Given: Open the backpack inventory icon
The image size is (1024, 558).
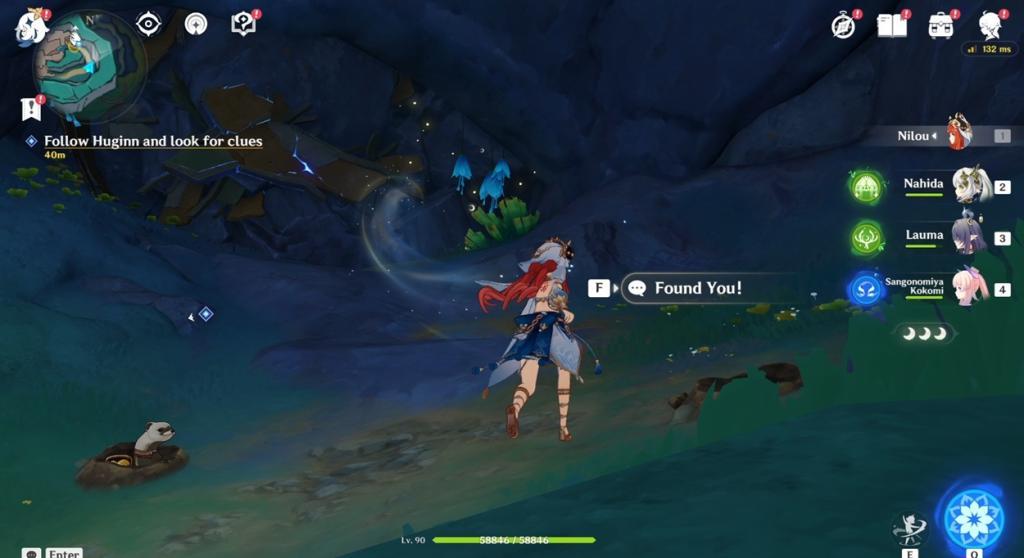Looking at the screenshot, I should [940, 26].
